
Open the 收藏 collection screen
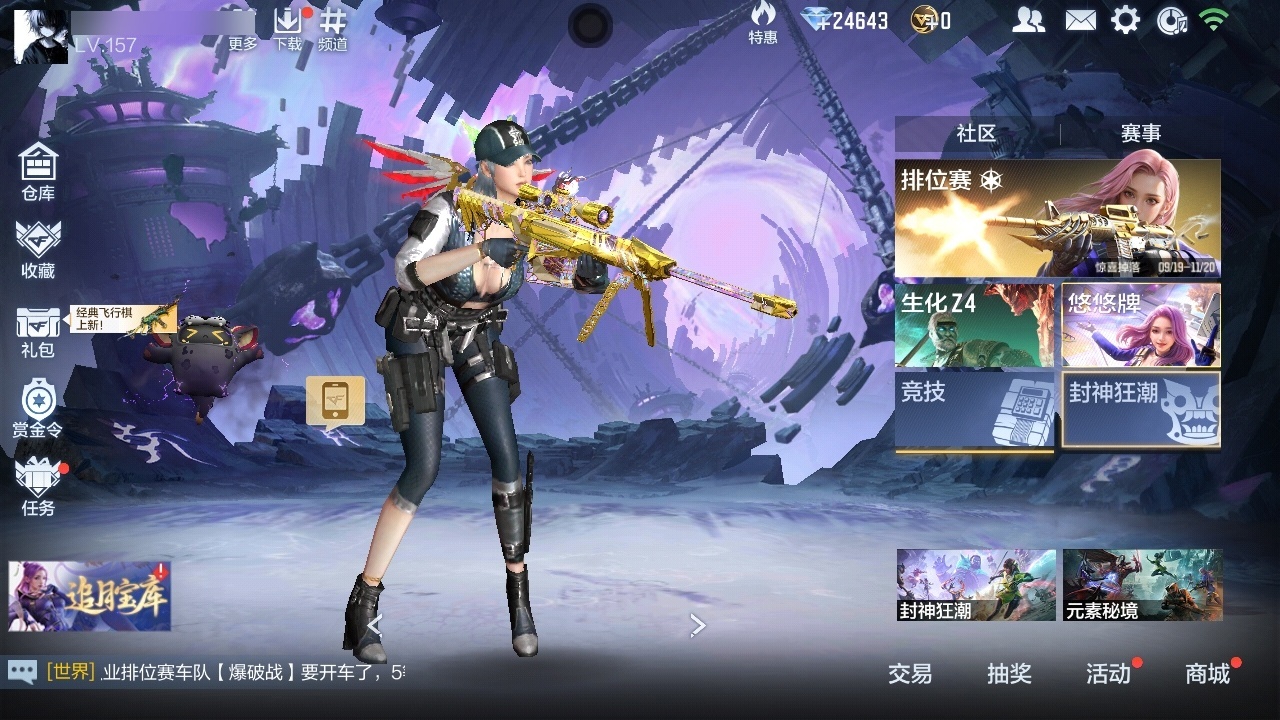tap(38, 248)
